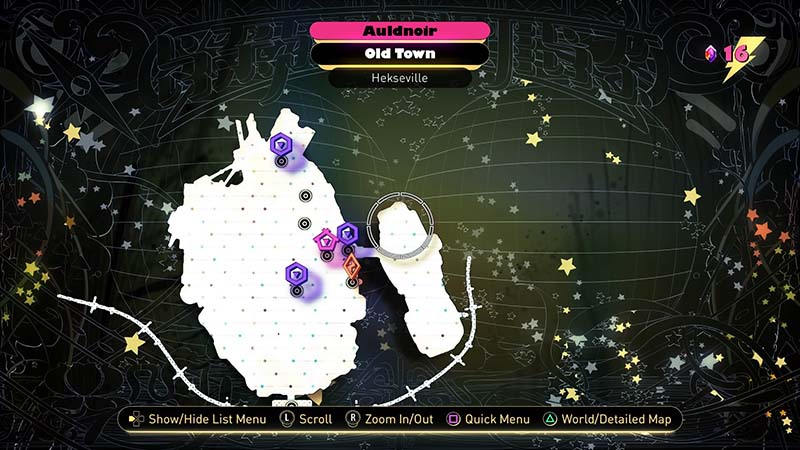Select the Hekseville city label

coord(399,77)
